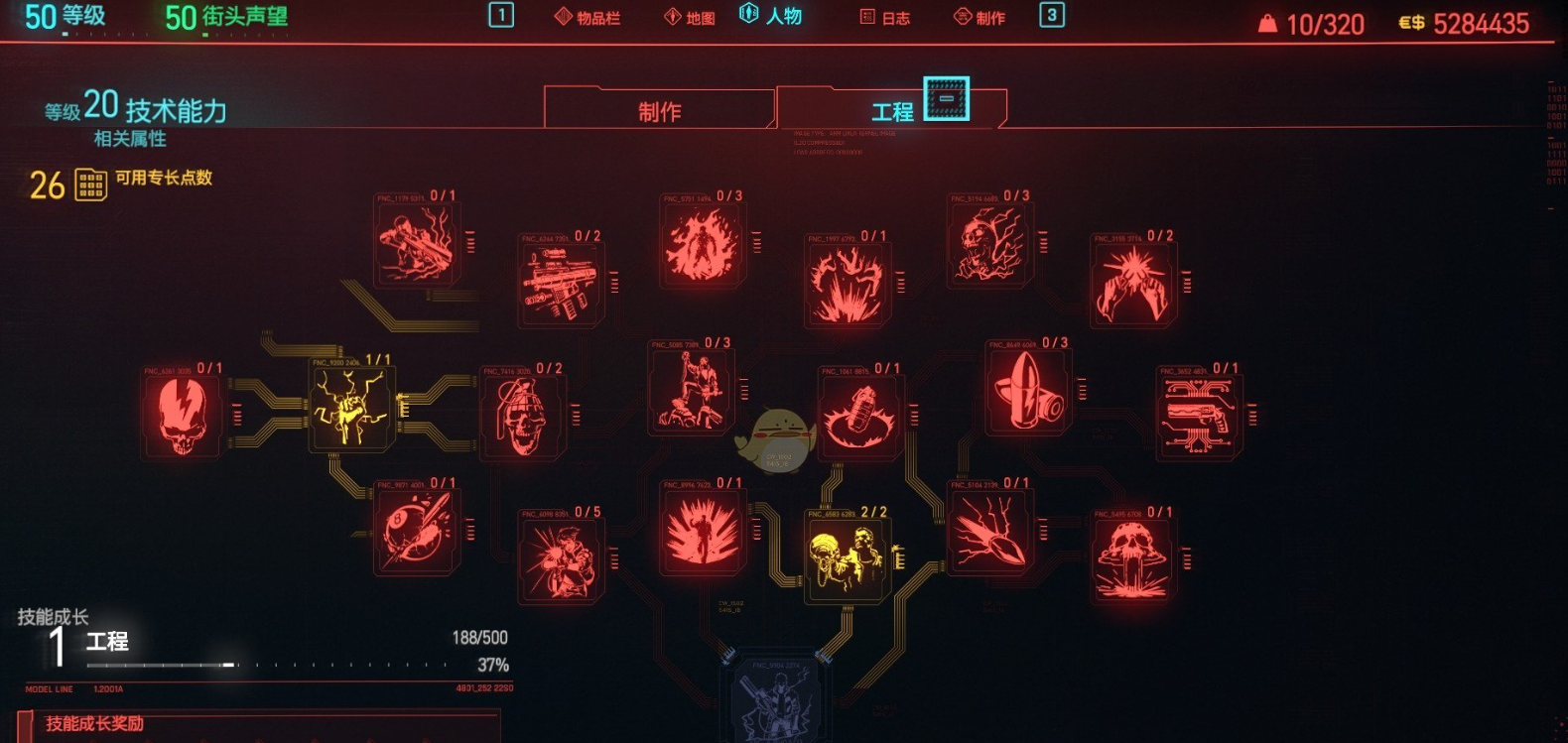Viewport: 1568px width, 743px height.
Task: Select the skull with lightning bolt perk
Action: (x=183, y=417)
